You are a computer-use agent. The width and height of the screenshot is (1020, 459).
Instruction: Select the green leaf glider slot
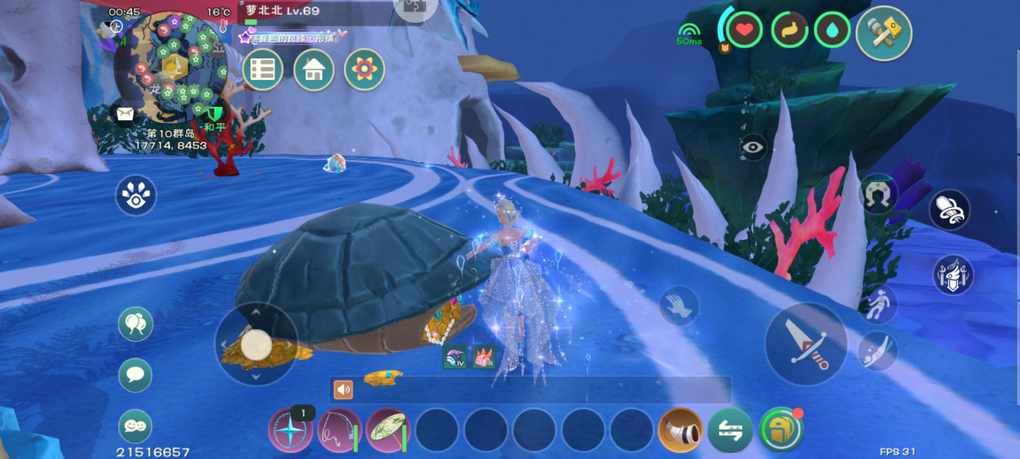coord(388,431)
